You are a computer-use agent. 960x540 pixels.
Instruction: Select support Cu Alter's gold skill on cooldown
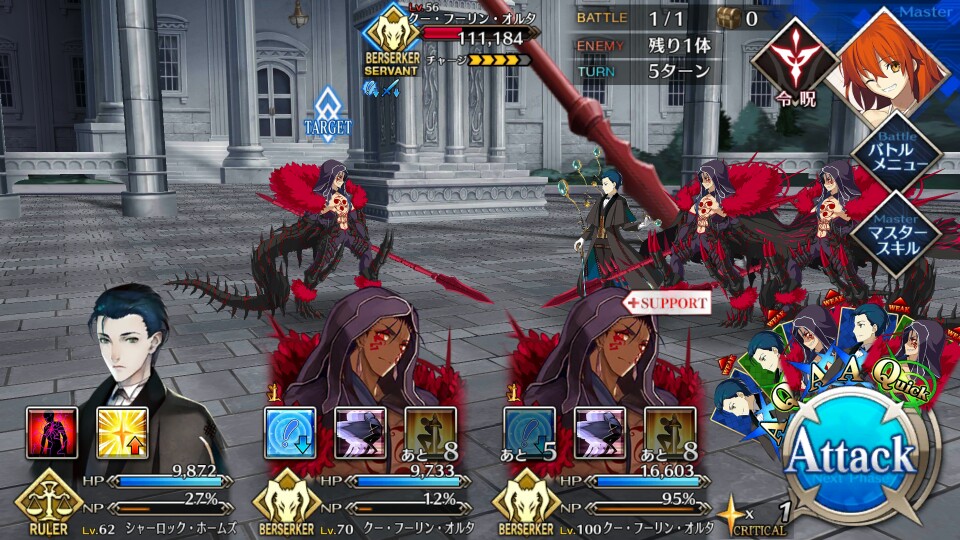671,433
